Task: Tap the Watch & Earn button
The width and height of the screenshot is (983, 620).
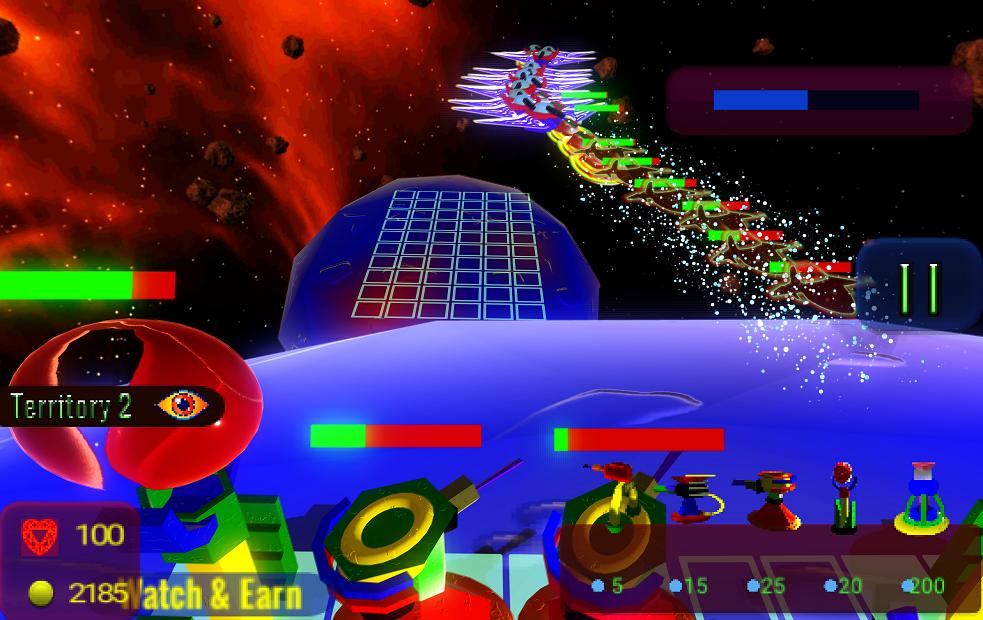Action: (212, 594)
